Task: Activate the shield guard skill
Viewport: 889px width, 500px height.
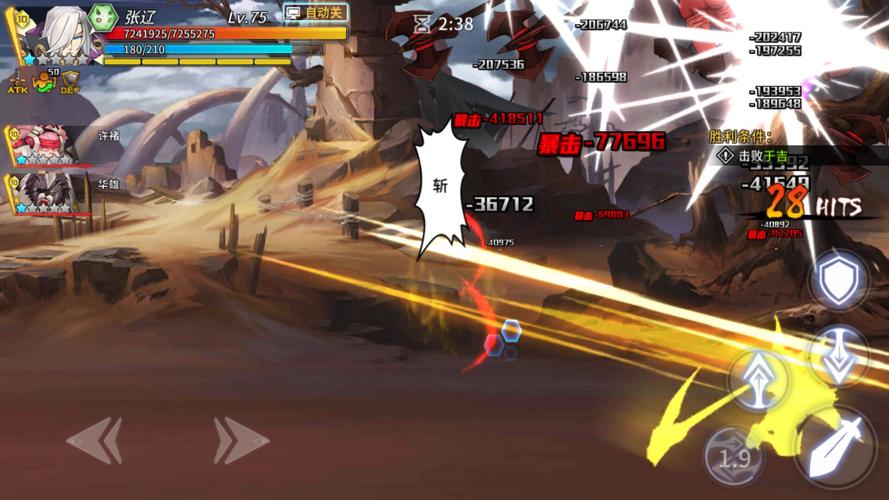Action: point(838,281)
